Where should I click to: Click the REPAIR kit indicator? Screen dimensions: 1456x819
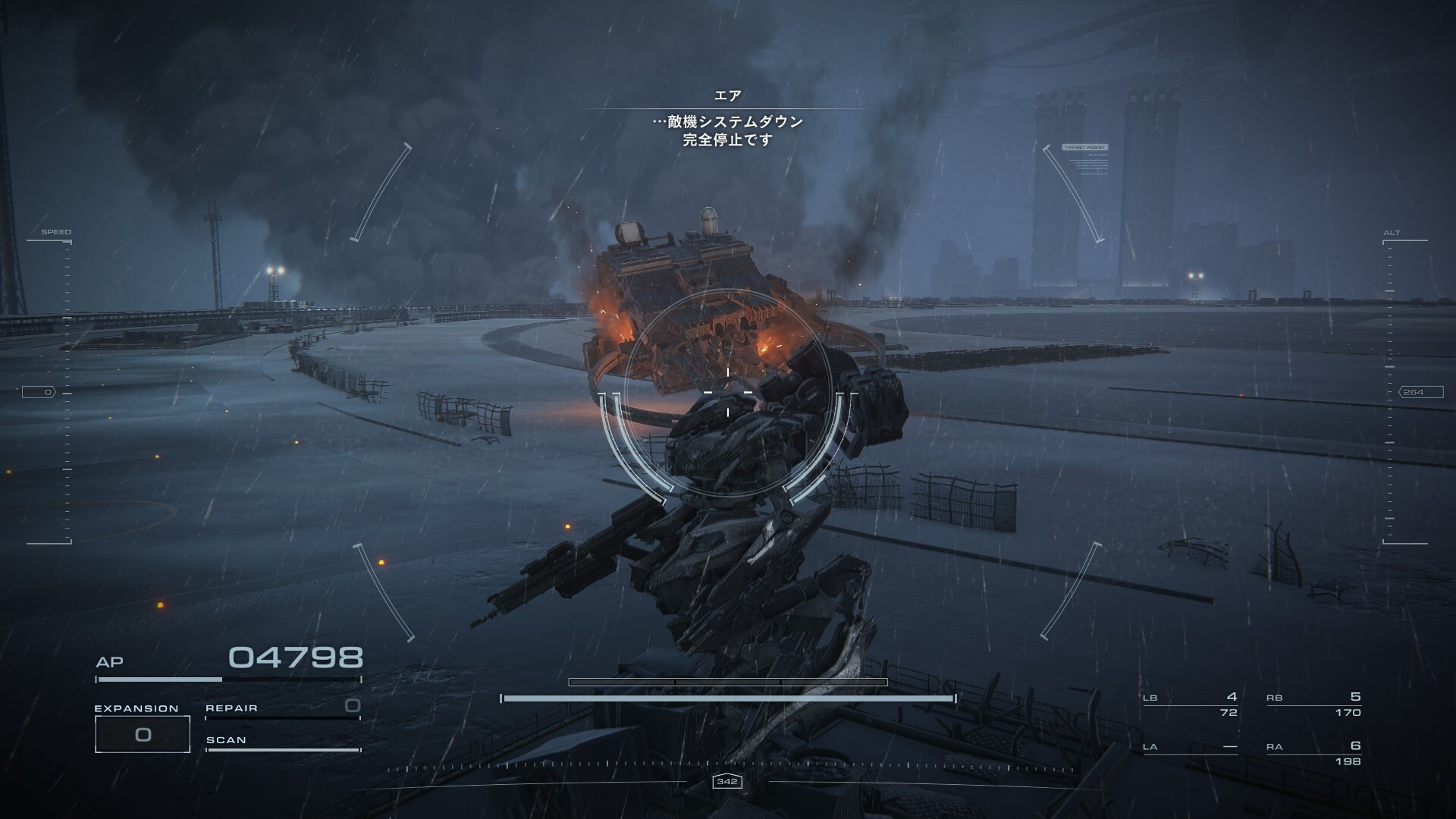point(282,709)
